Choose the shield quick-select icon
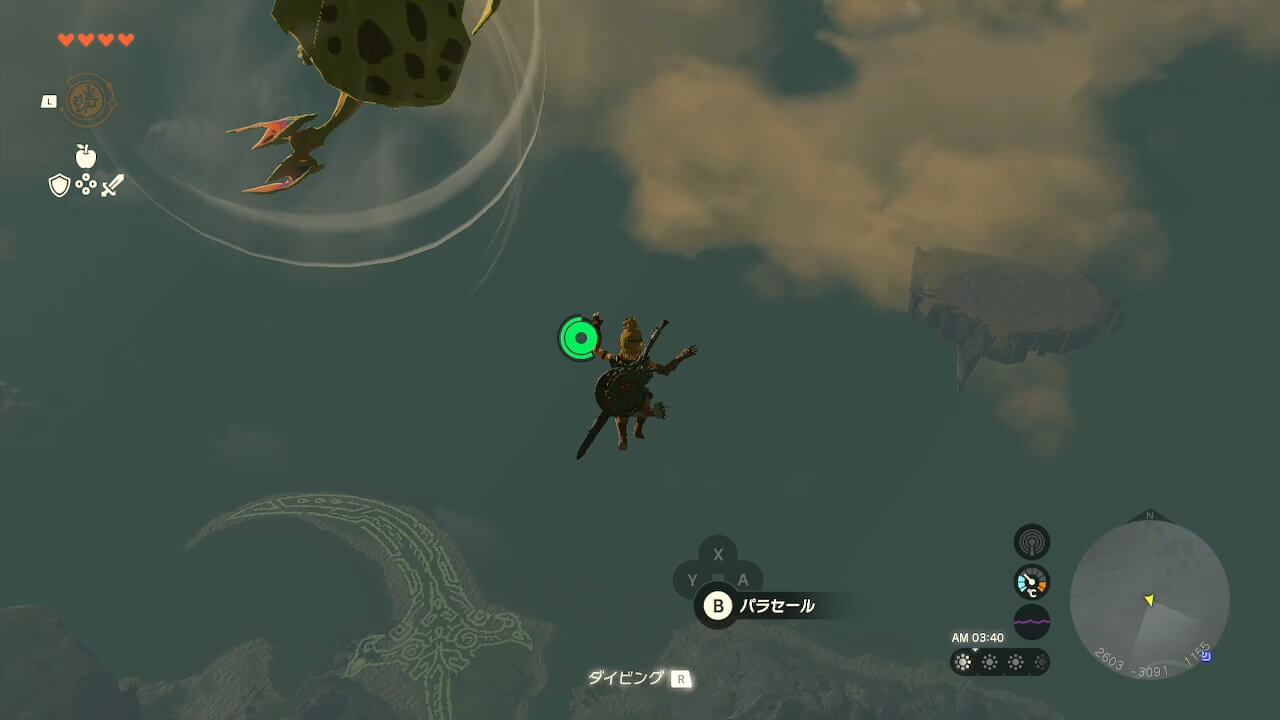Screen dimensions: 1280x720 point(59,185)
